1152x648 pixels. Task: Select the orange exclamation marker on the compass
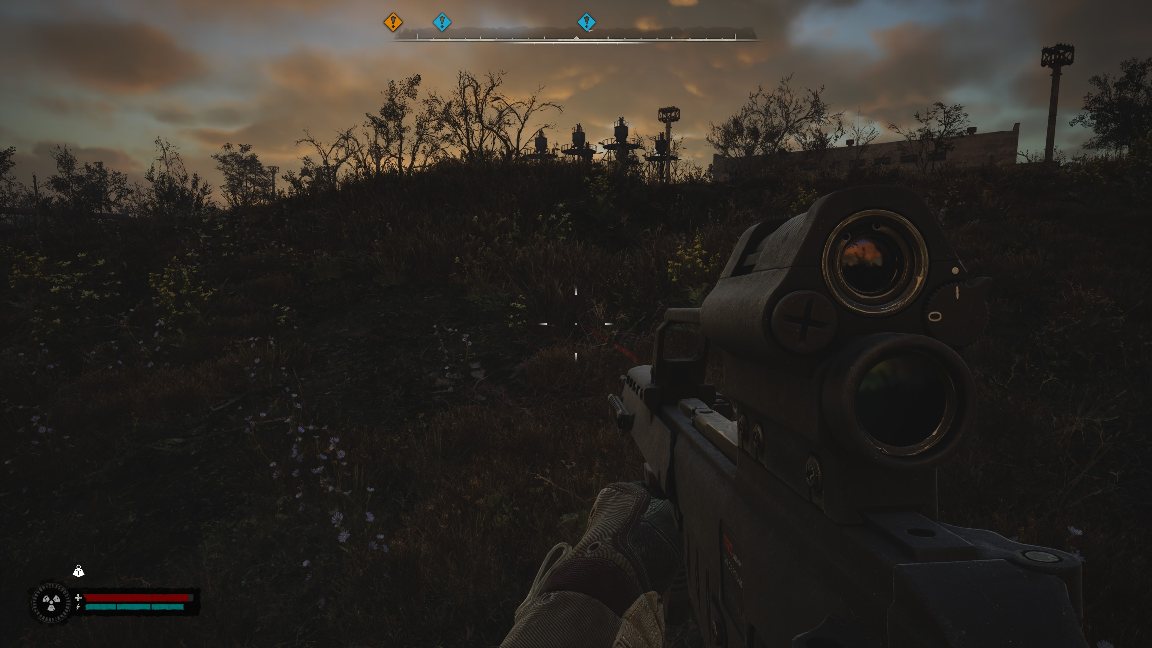(x=393, y=21)
